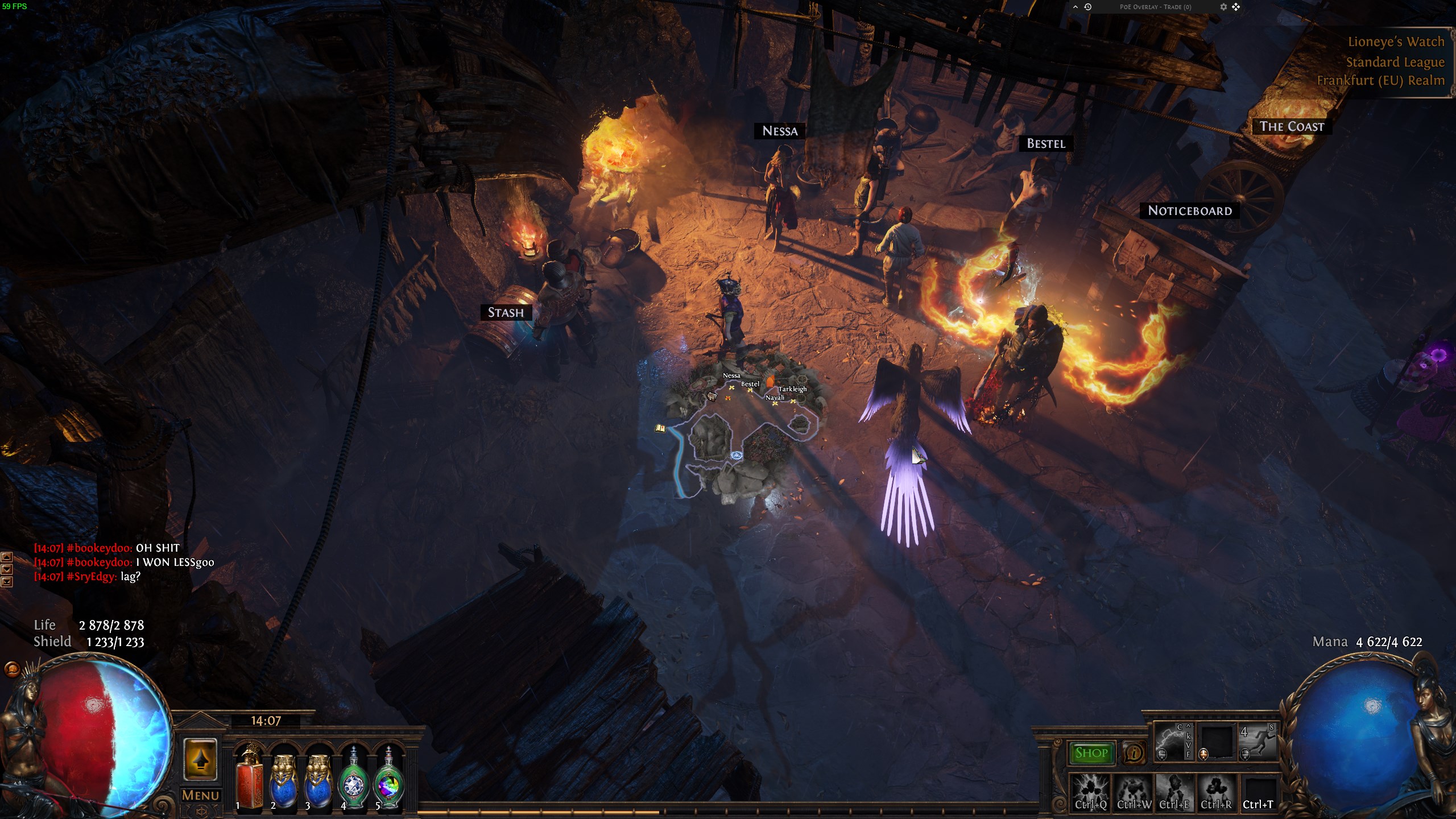Click the Stash nameplate label
The width and height of the screenshot is (1456, 819).
tap(506, 312)
